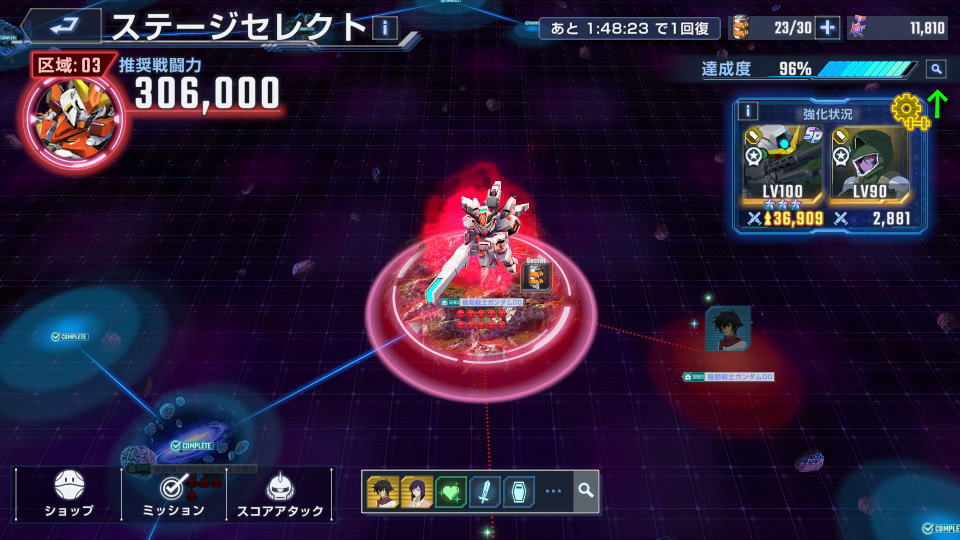
Task: Open stage select info button
Action: (385, 27)
